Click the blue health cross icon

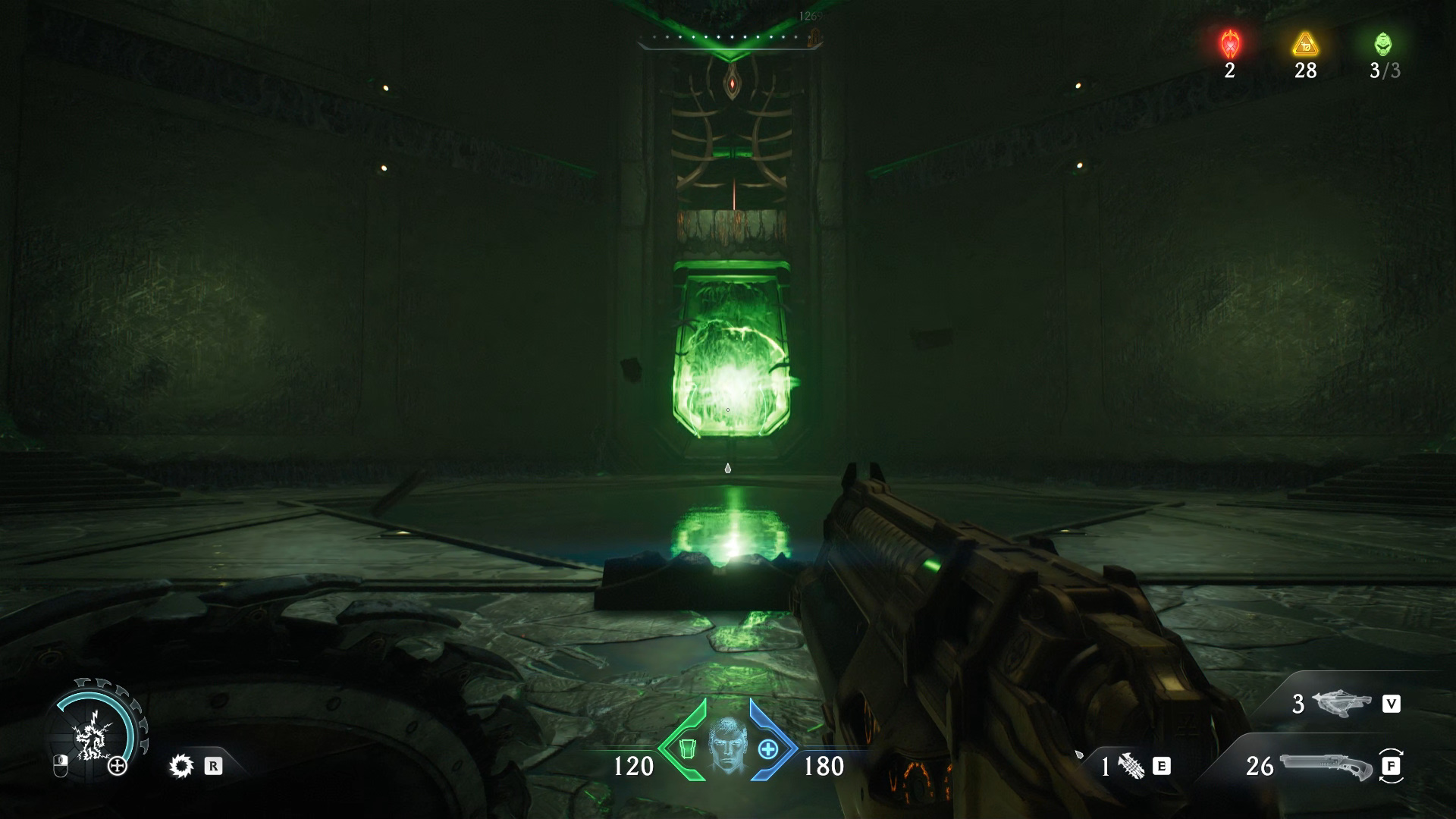click(768, 750)
